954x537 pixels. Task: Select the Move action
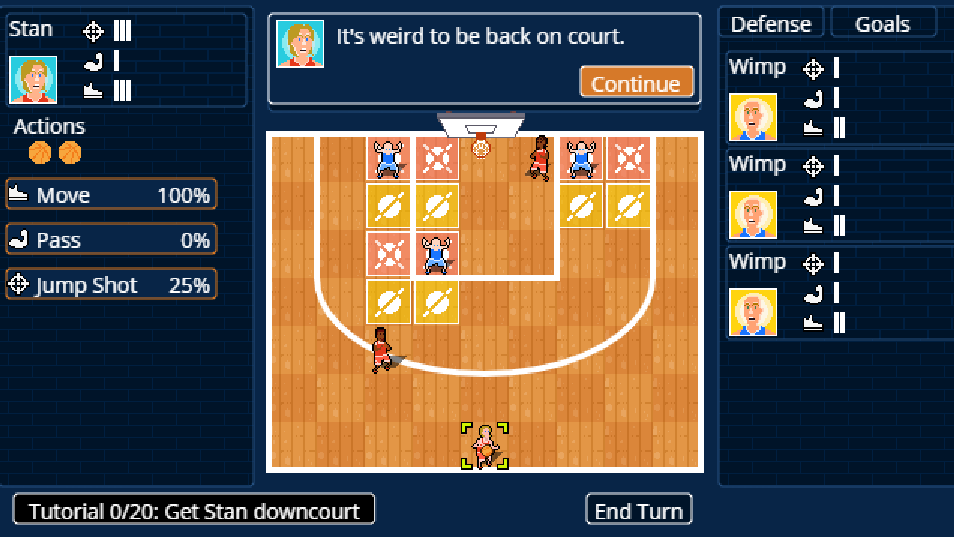click(111, 195)
